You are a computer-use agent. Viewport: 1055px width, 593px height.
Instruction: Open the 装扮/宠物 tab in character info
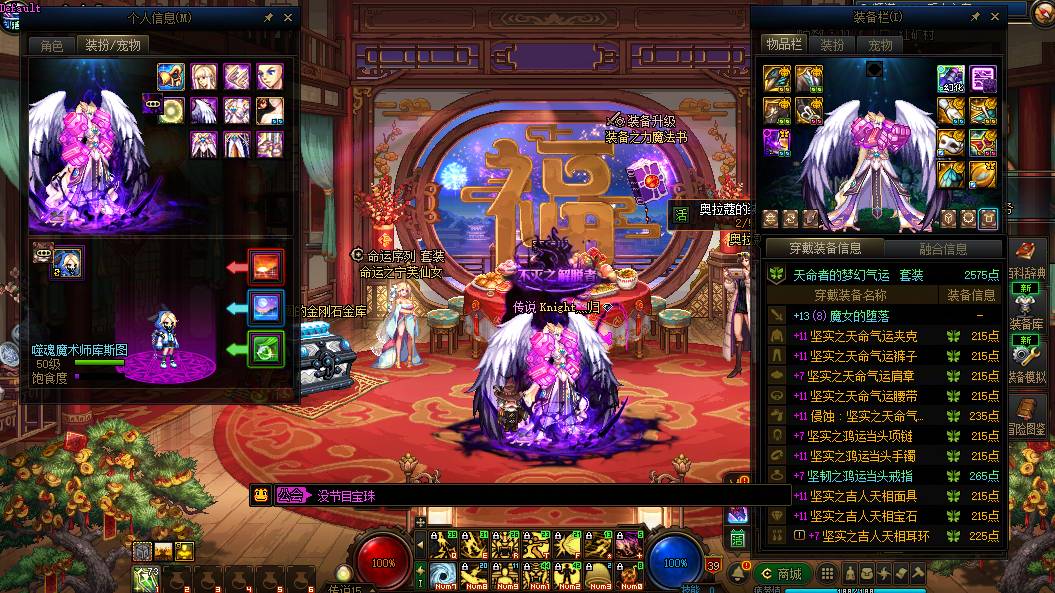tap(113, 45)
